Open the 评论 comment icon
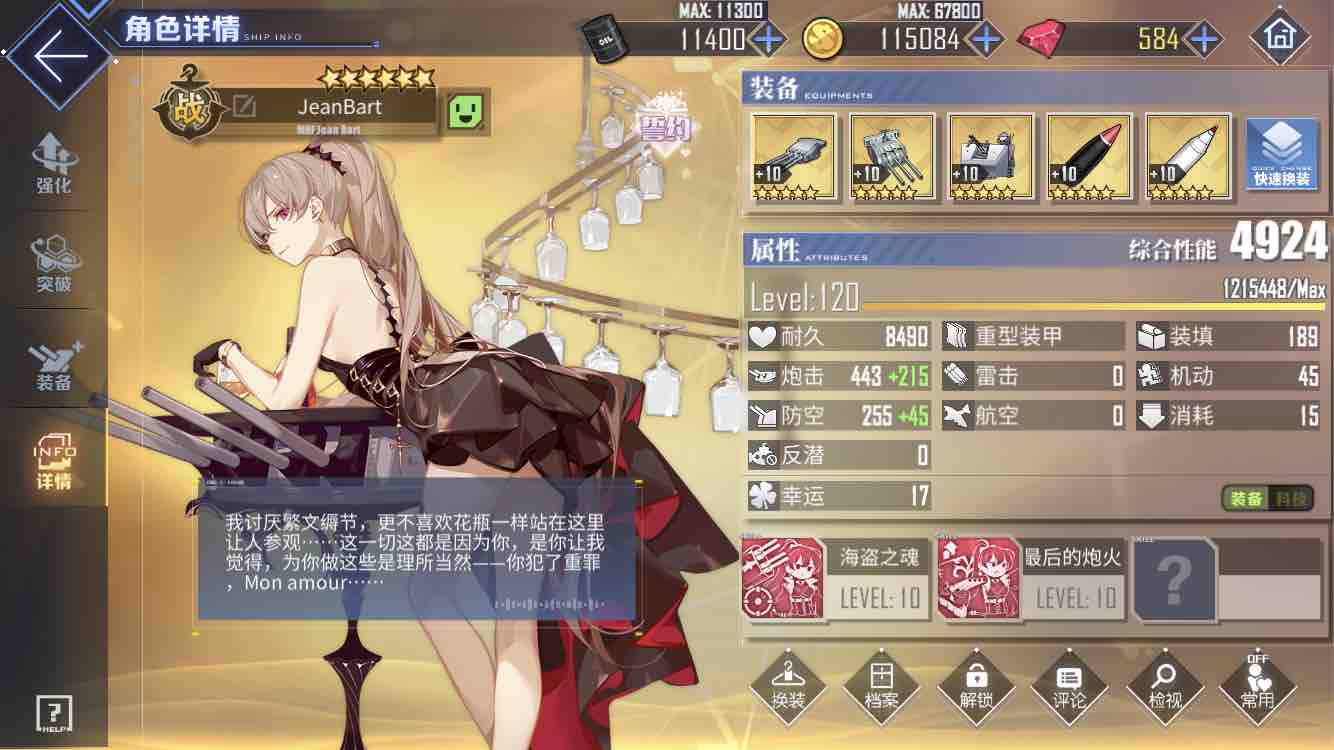 (1069, 687)
